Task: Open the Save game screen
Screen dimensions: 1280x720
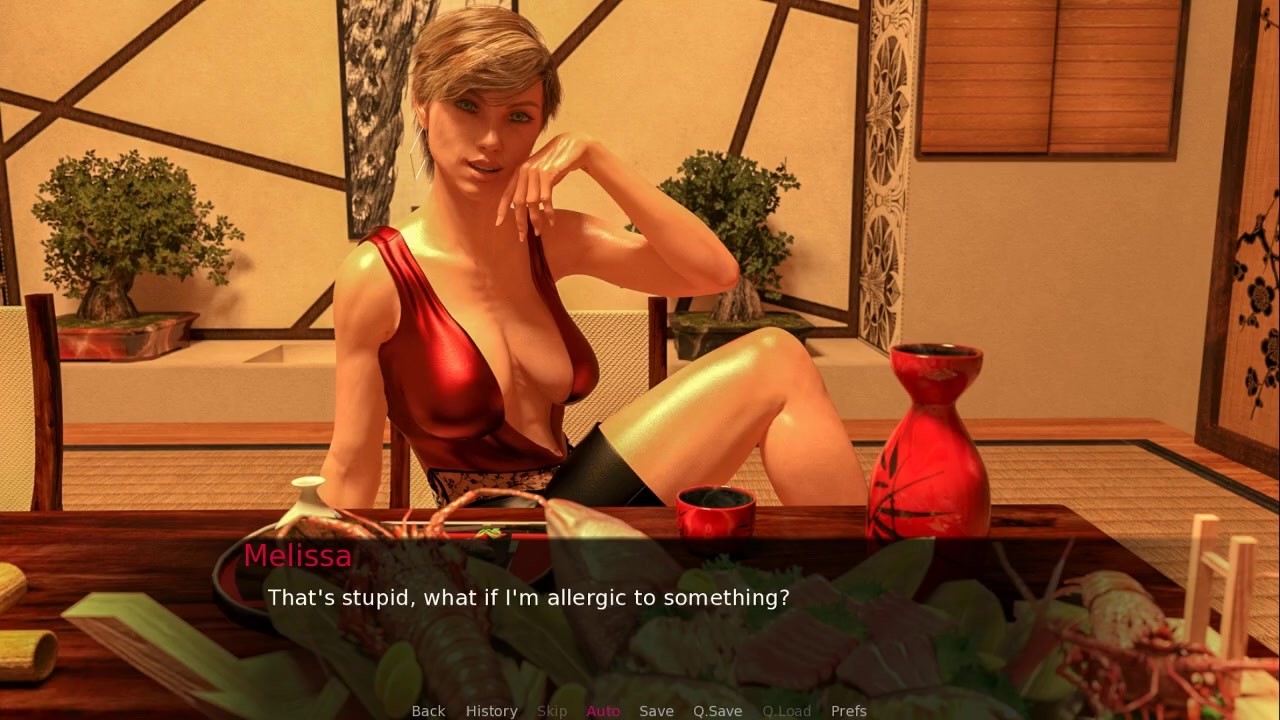Action: (656, 711)
